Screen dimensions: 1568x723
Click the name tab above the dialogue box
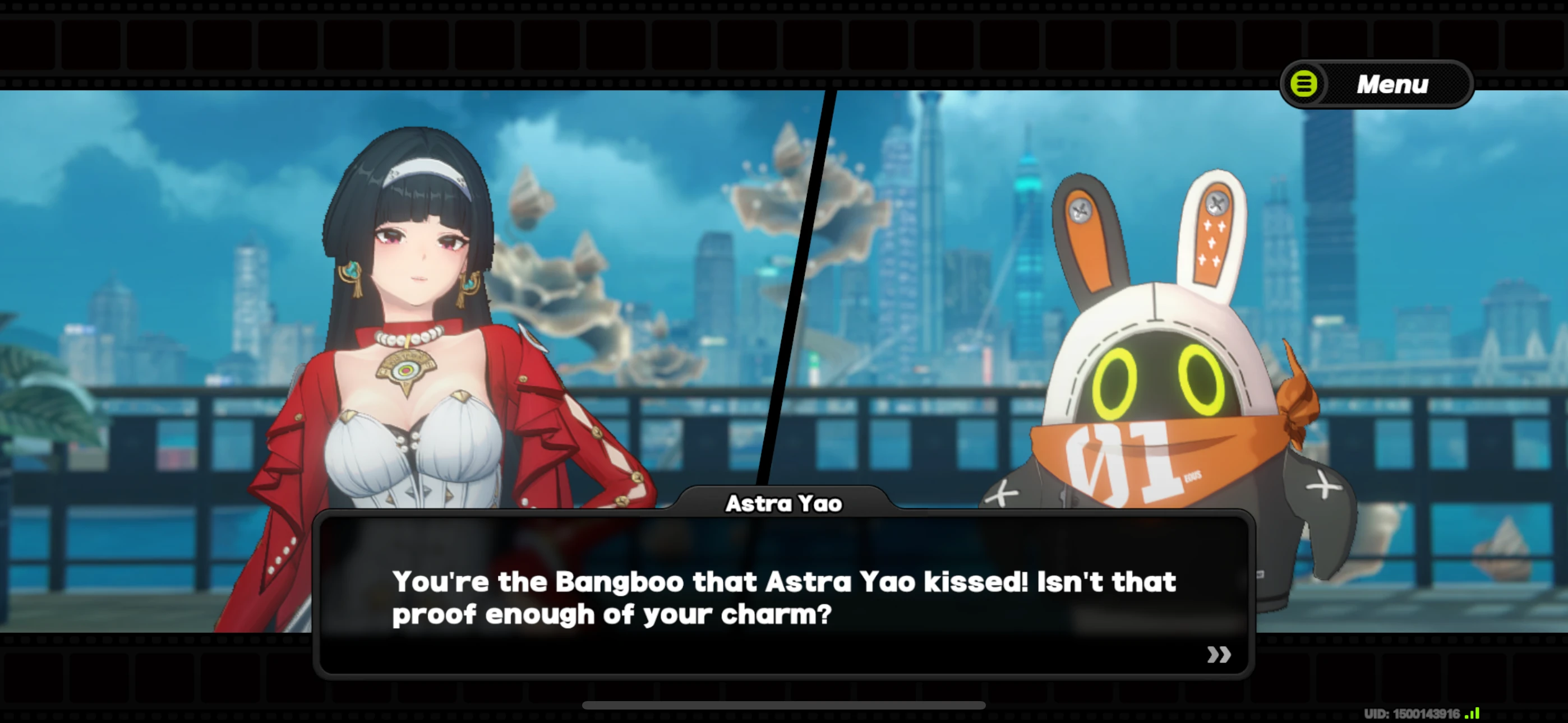tap(783, 503)
